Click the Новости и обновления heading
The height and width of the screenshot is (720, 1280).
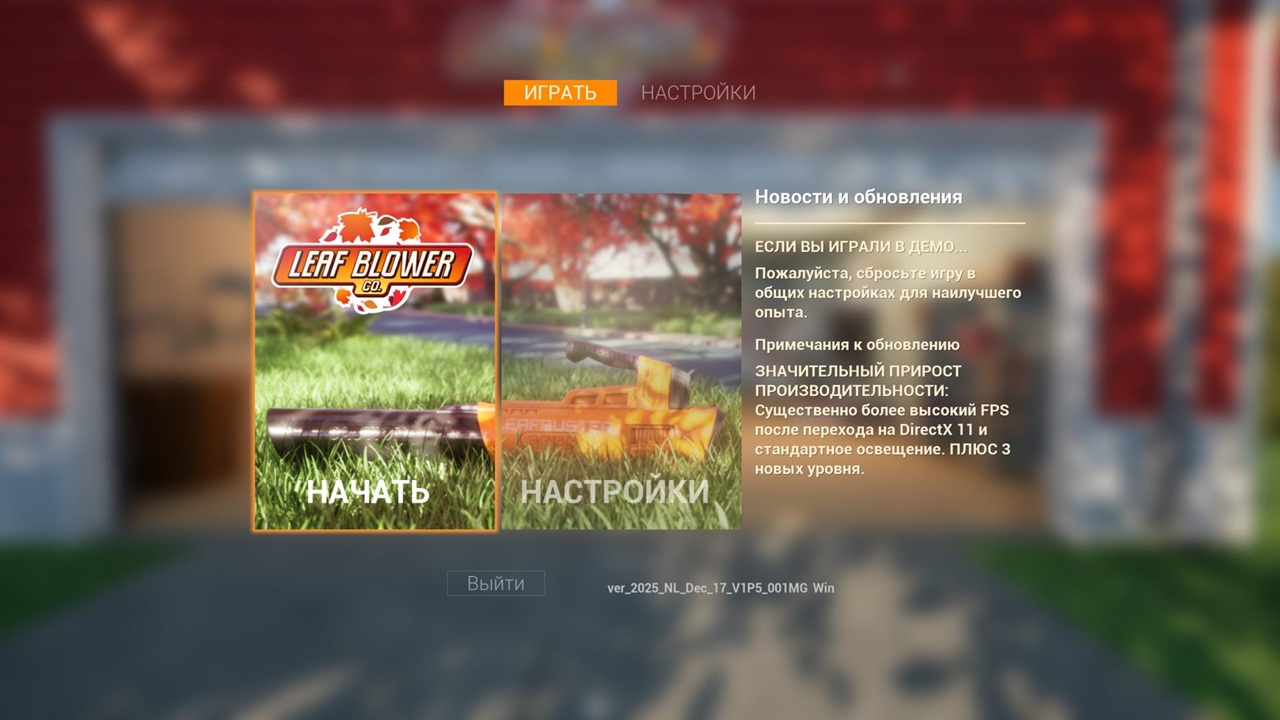tap(860, 196)
